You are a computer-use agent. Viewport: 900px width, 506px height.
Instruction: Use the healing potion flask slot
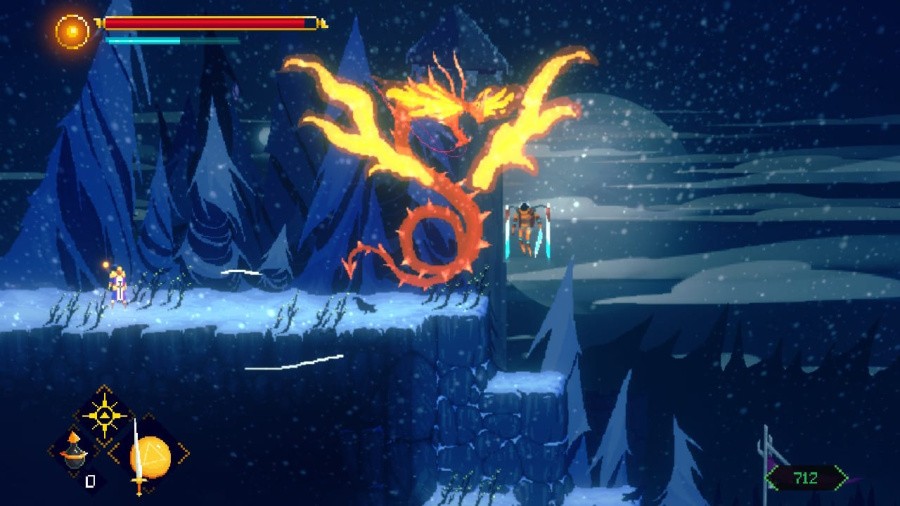73,452
